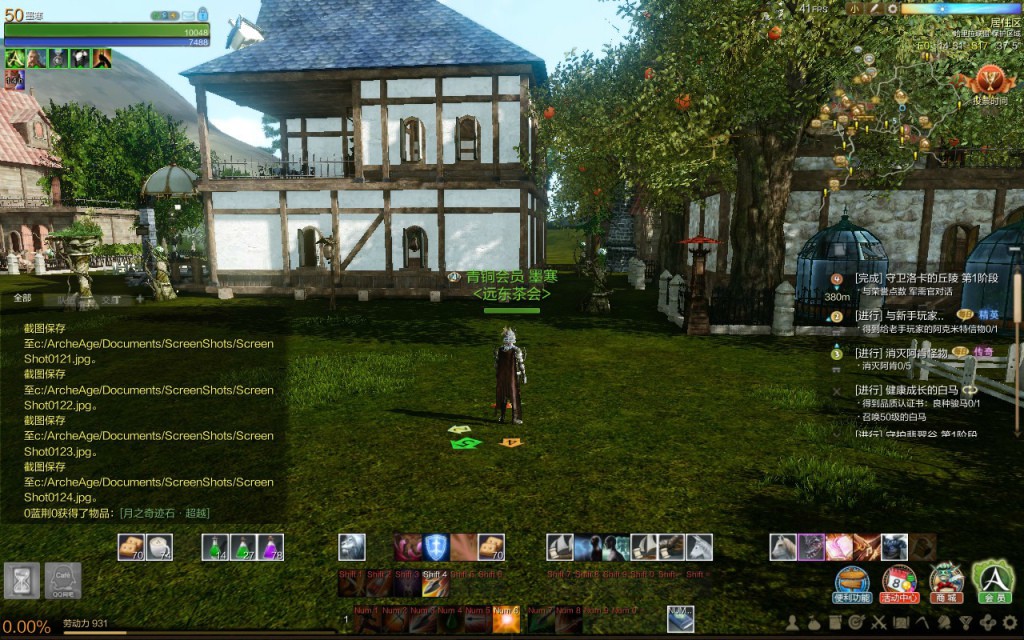1024x640 pixels.
Task: Open the trophy event timer icon
Action: [x=987, y=82]
